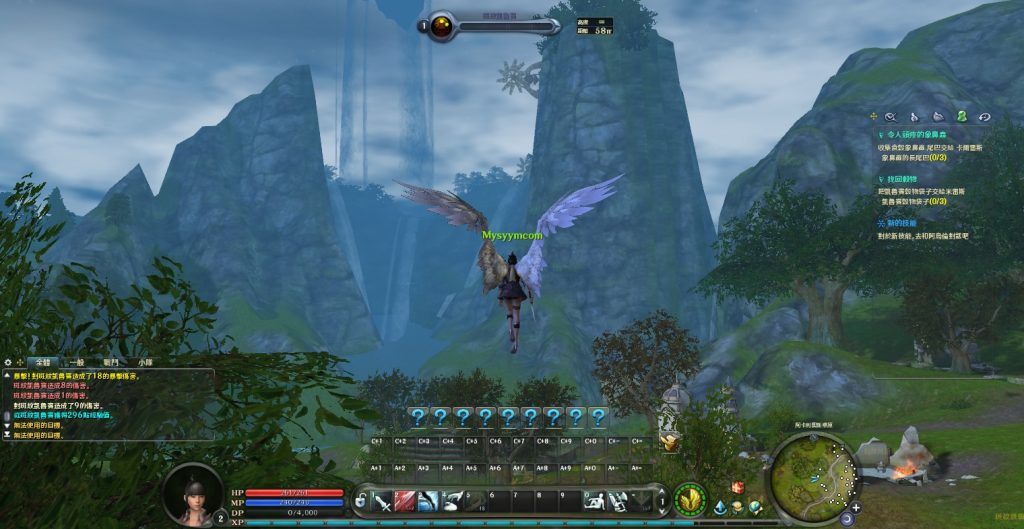This screenshot has width=1024, height=529.
Task: Use the red slash skill
Action: point(405,500)
